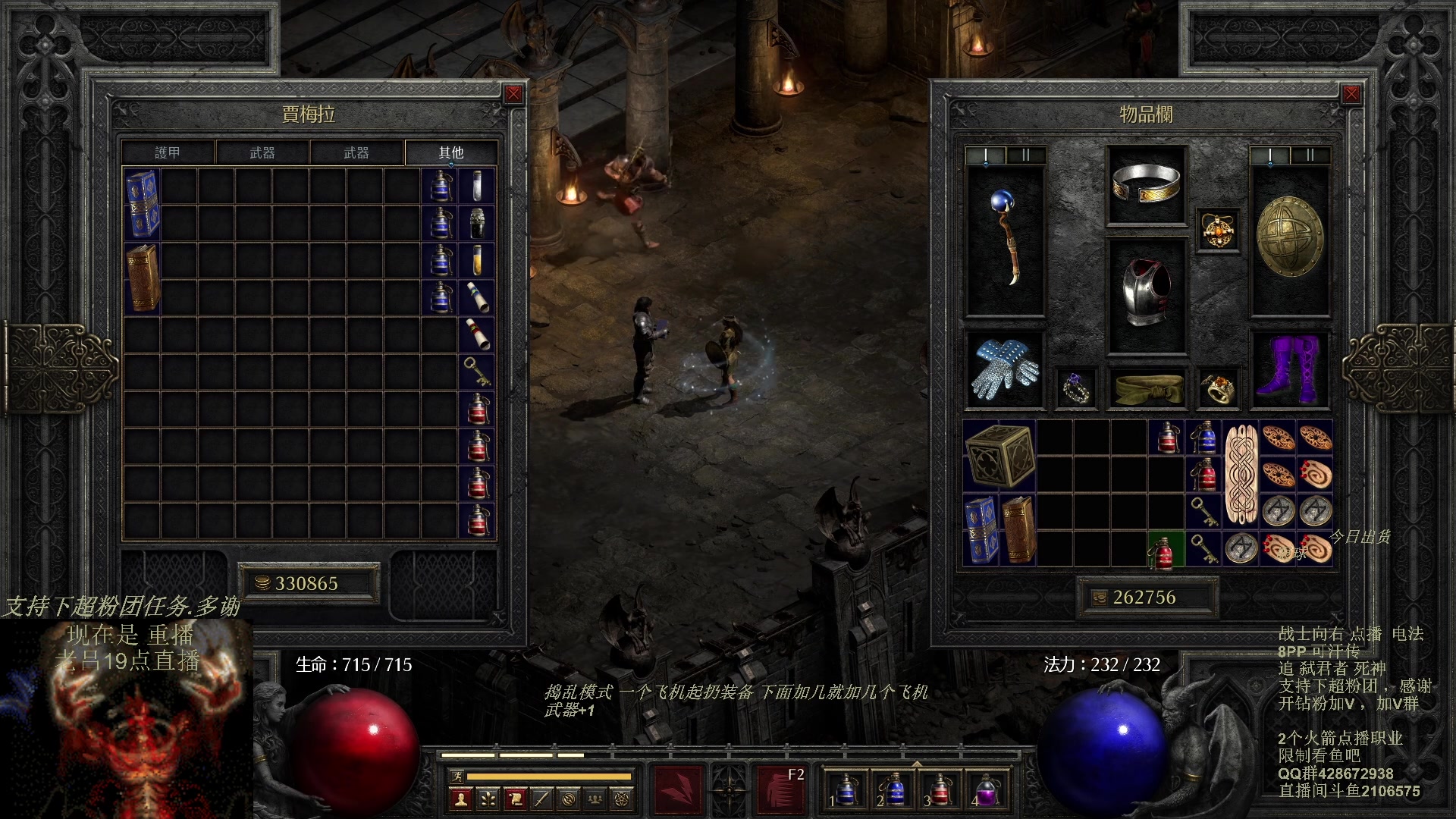
Task: Open the pentagram game menu icon
Action: coord(622,799)
